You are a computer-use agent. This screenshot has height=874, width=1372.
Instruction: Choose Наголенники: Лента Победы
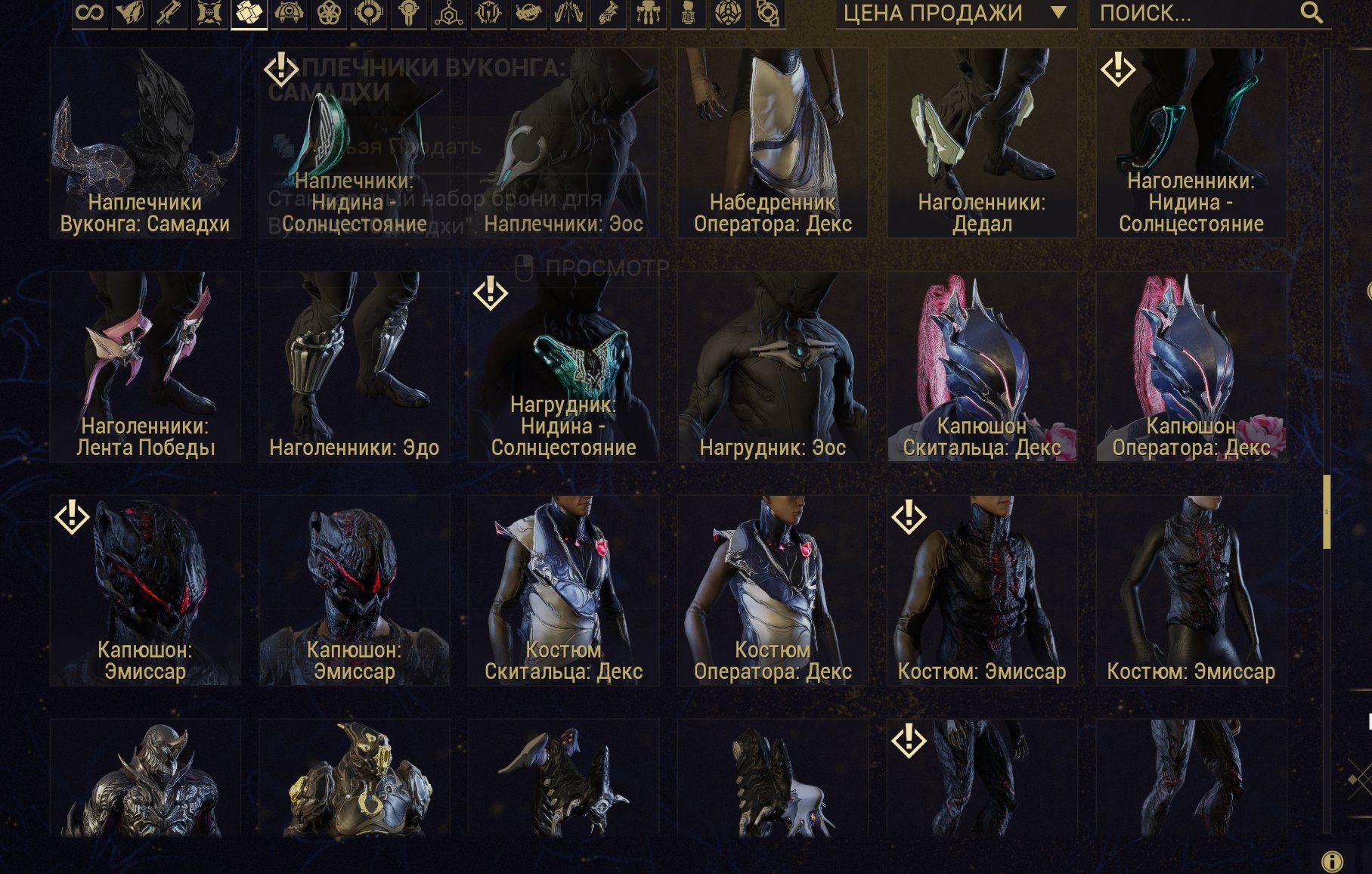(x=145, y=367)
